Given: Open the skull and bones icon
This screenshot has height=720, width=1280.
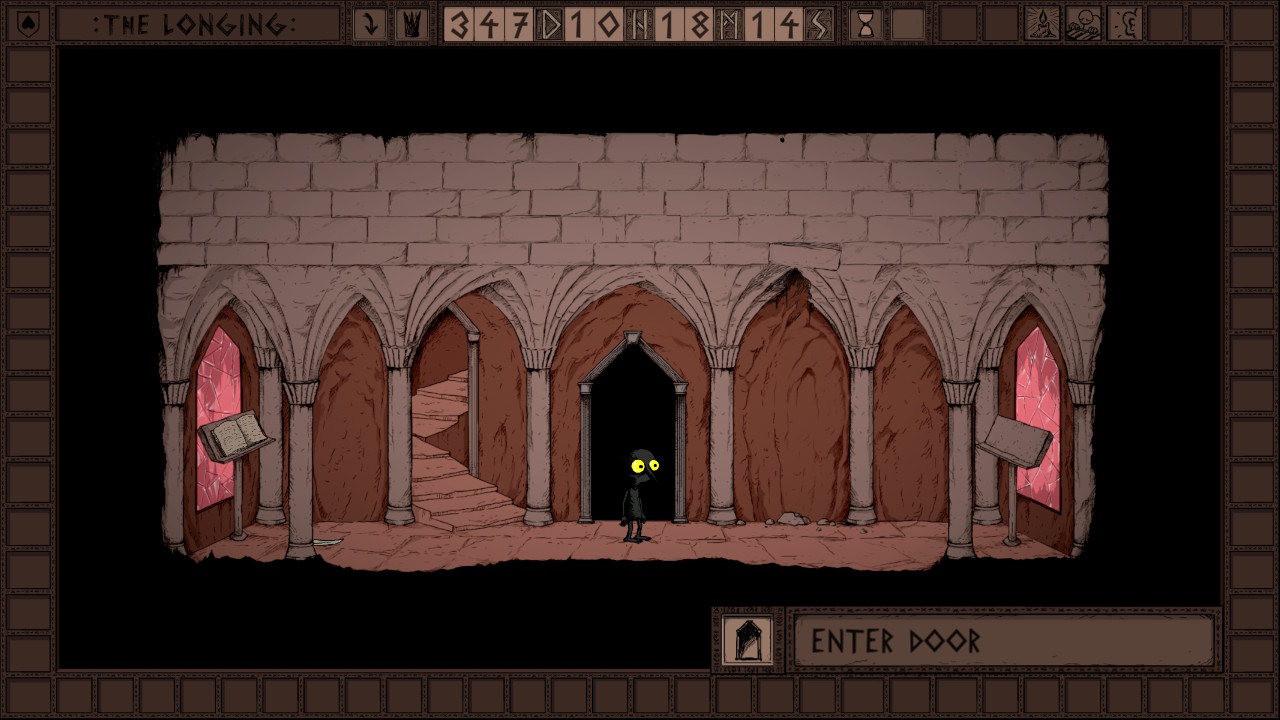Looking at the screenshot, I should click(1084, 24).
